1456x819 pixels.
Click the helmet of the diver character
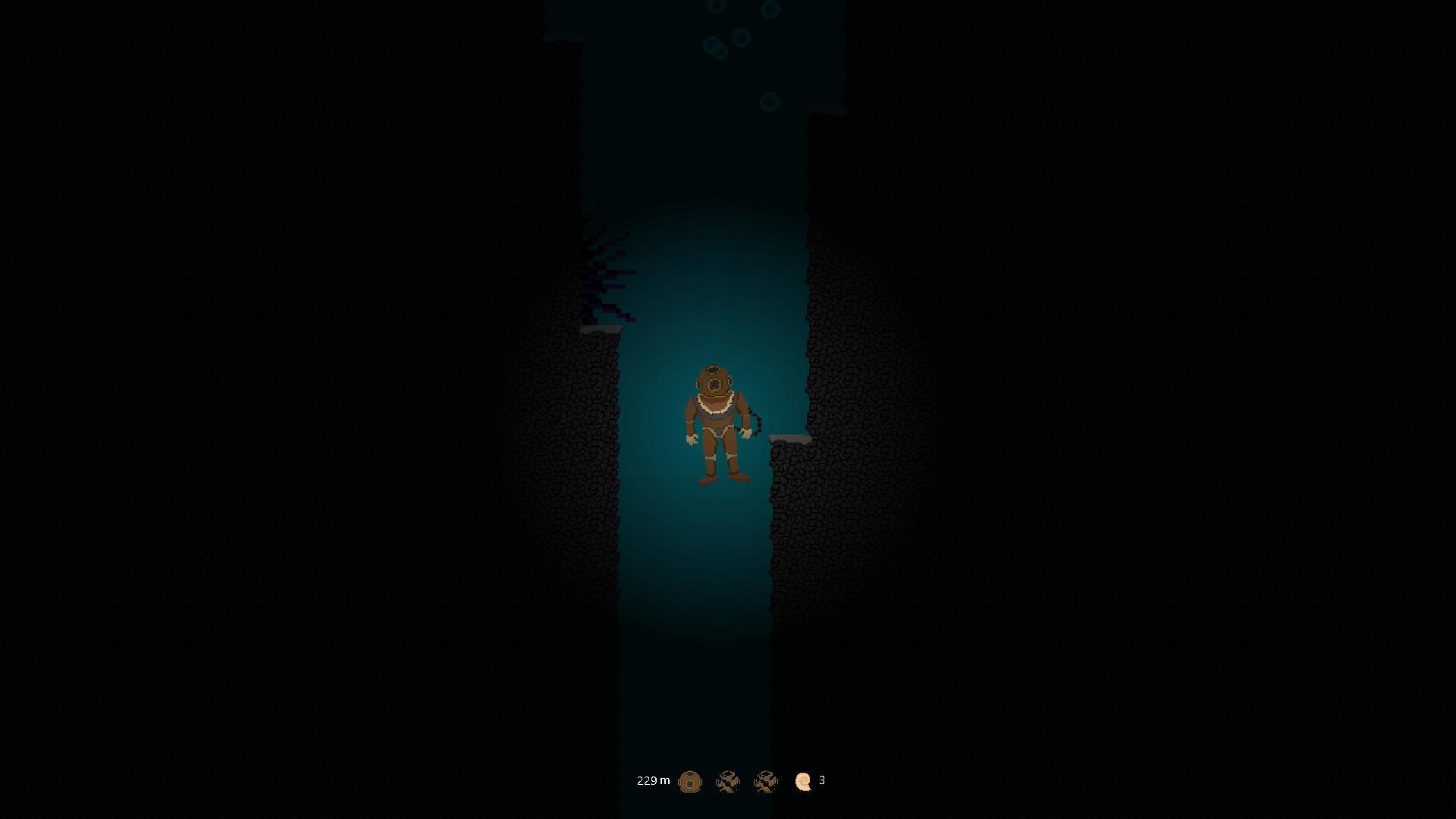point(713,379)
